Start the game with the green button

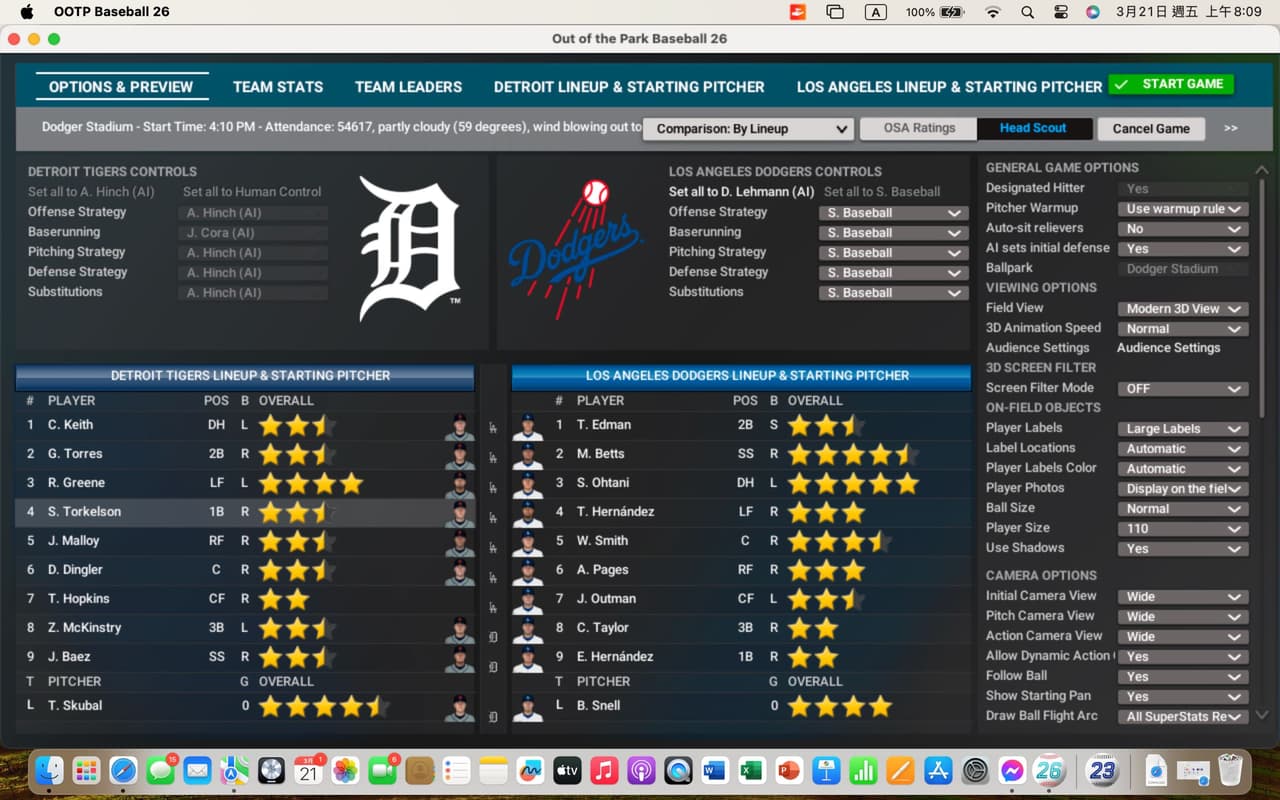click(x=1171, y=85)
